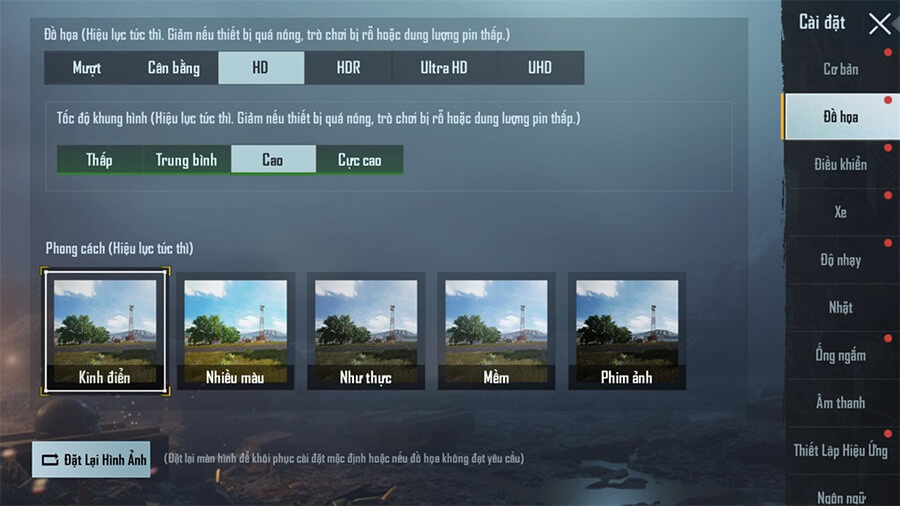Select the Nhiều màu style thumbnail

(235, 331)
